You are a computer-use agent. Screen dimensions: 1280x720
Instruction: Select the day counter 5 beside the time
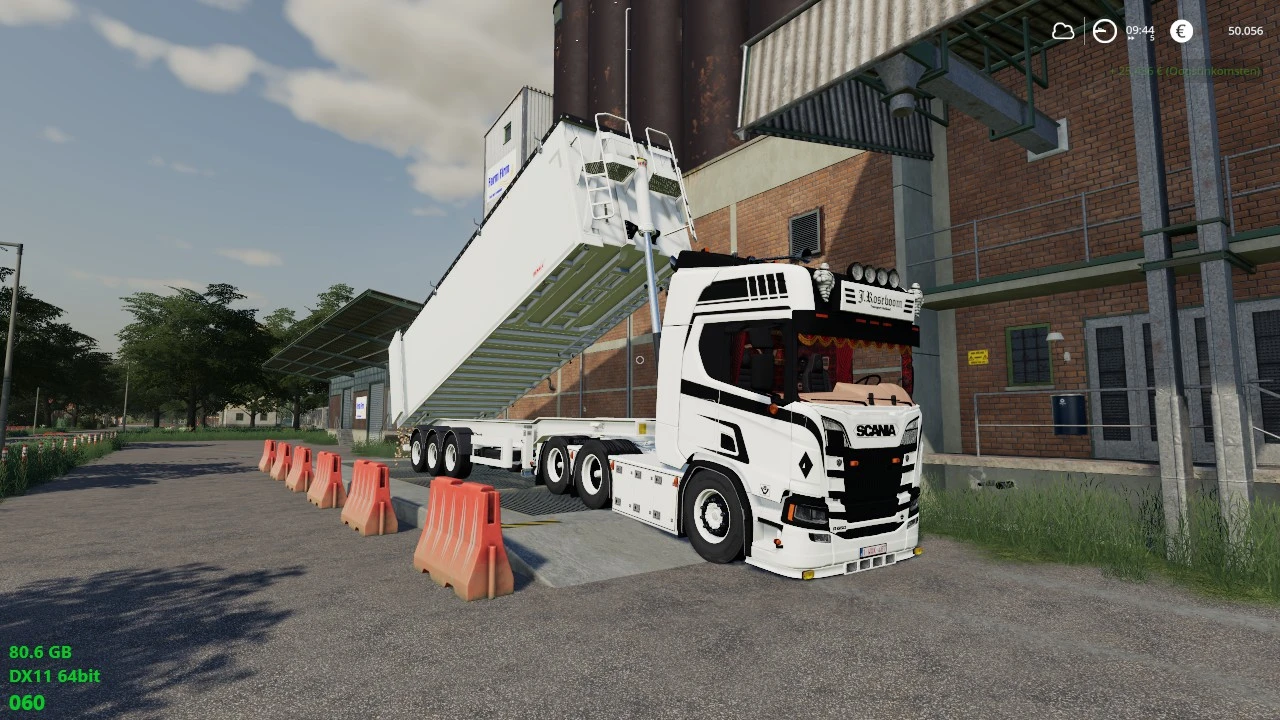pos(1151,37)
